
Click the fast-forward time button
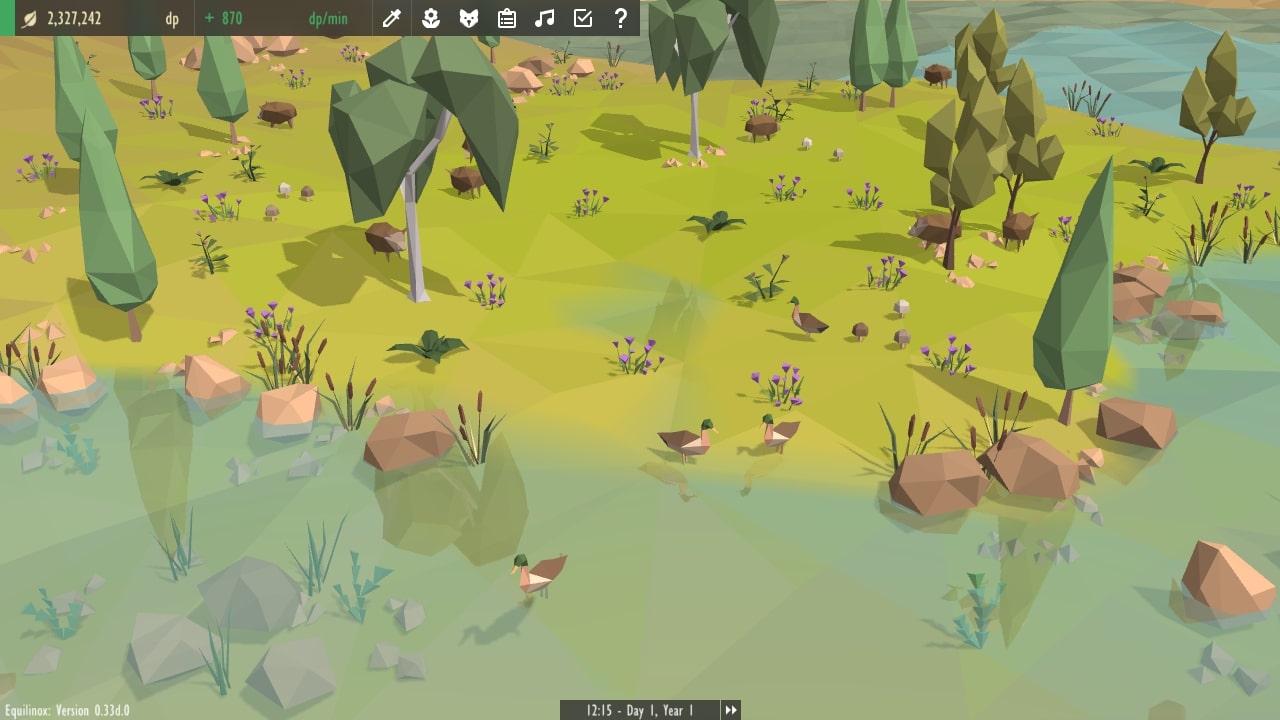click(731, 710)
